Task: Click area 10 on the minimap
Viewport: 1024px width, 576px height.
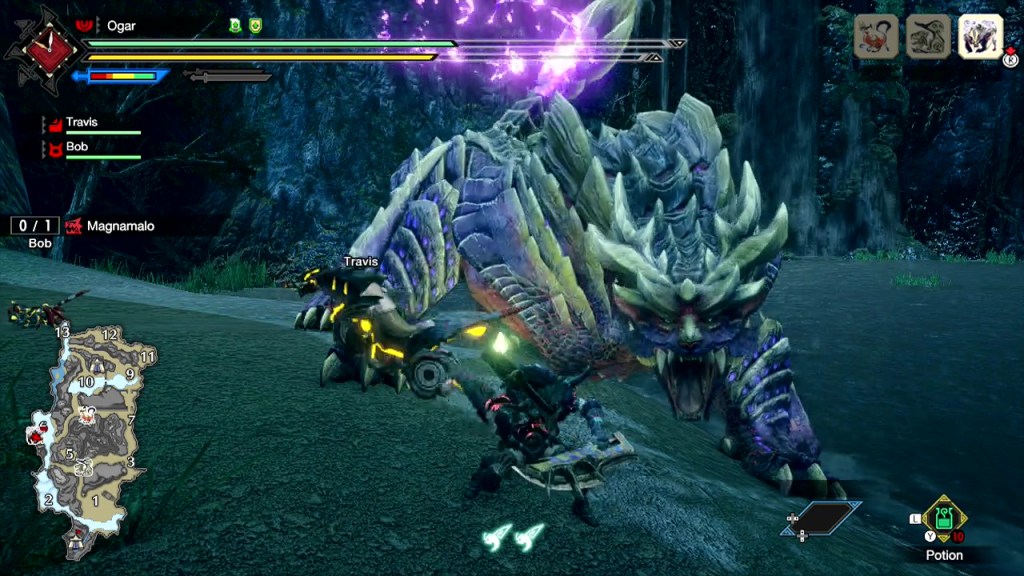Action: pos(87,382)
